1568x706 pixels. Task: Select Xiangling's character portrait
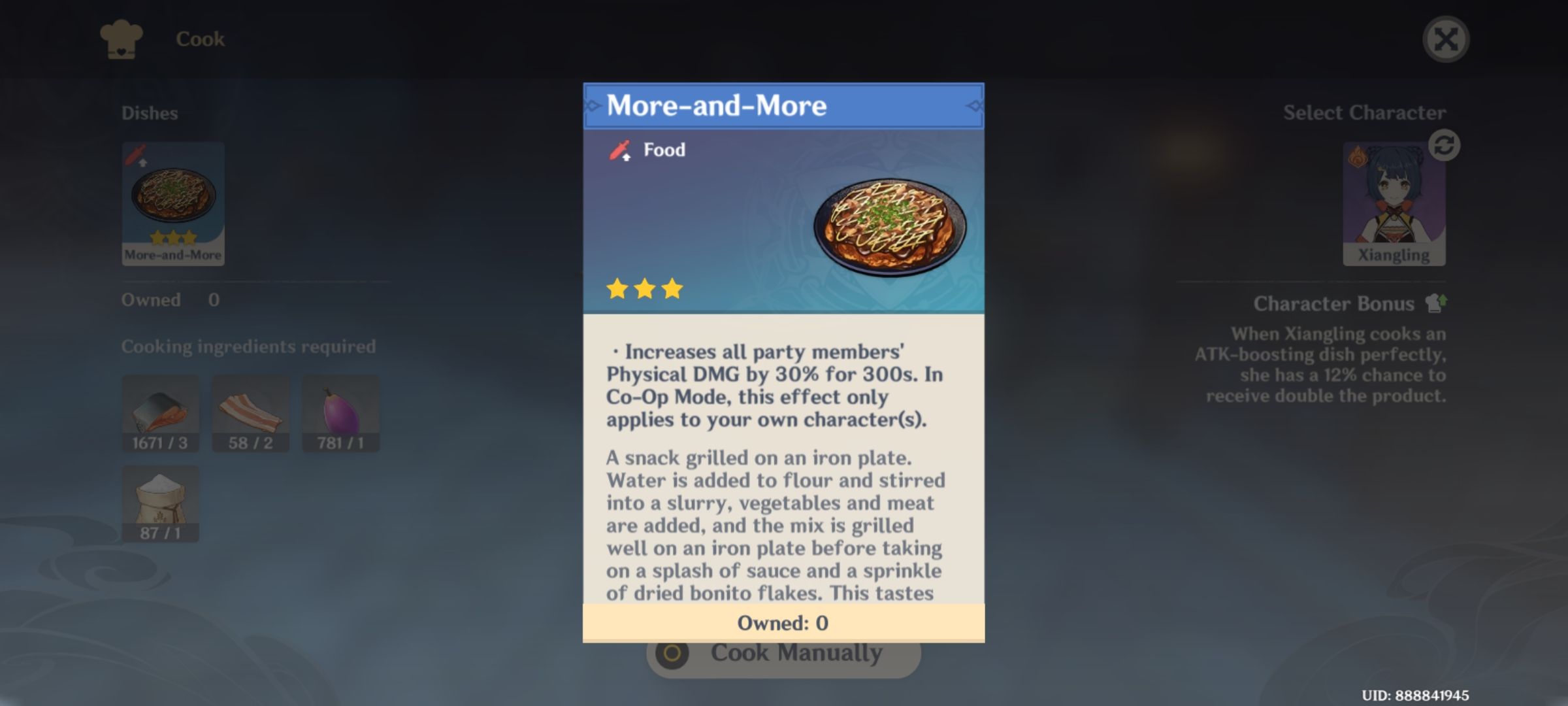click(x=1395, y=199)
